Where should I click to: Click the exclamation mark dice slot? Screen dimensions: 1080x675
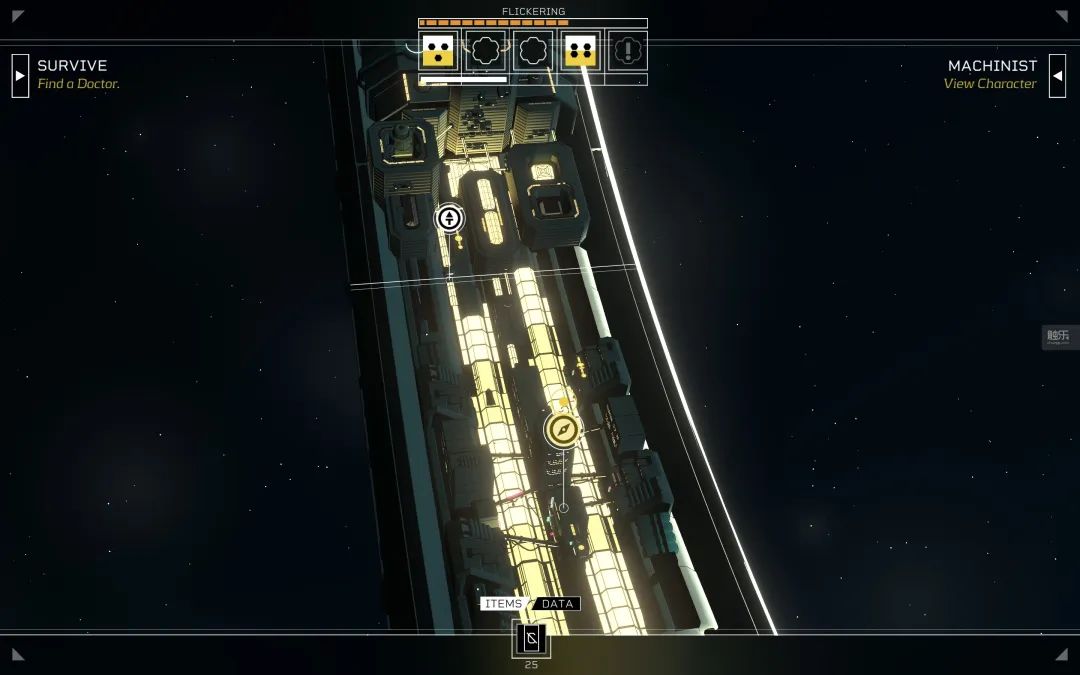point(628,51)
